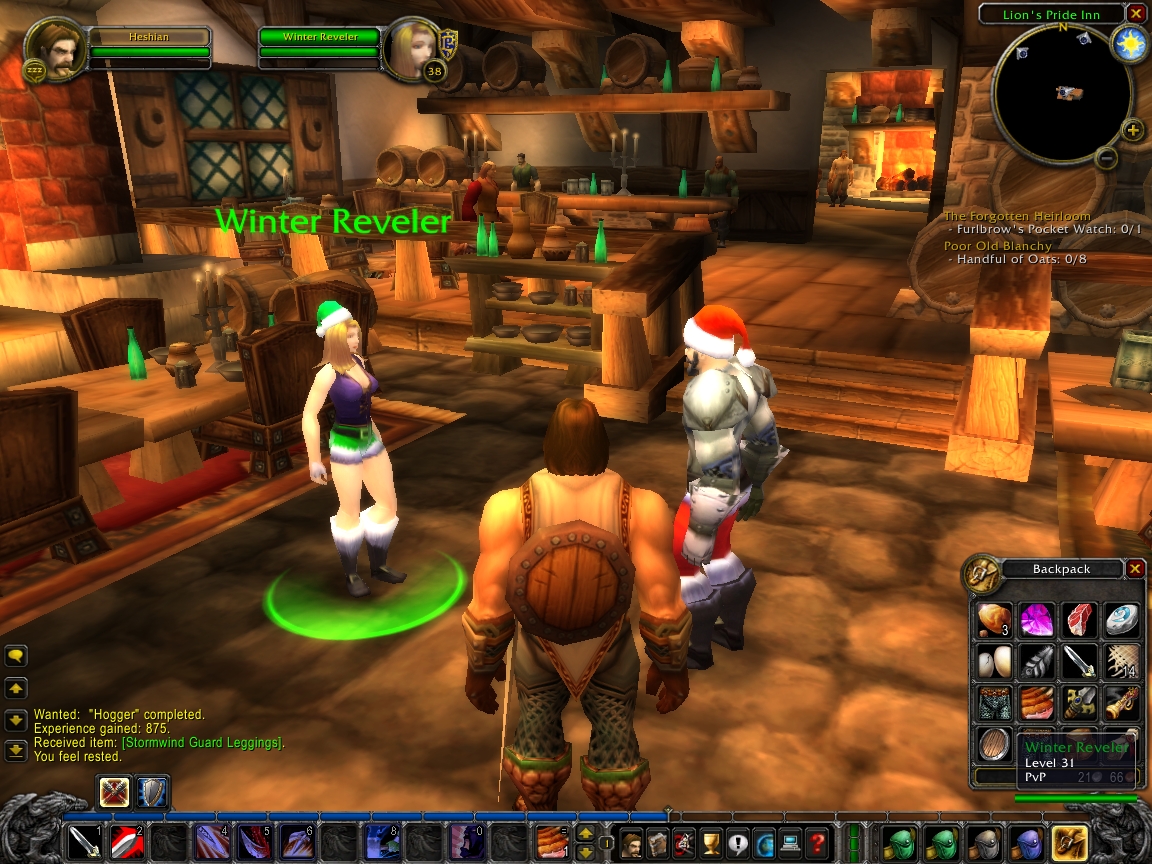Zoom out the minimap
The image size is (1152, 864).
coord(1106,158)
